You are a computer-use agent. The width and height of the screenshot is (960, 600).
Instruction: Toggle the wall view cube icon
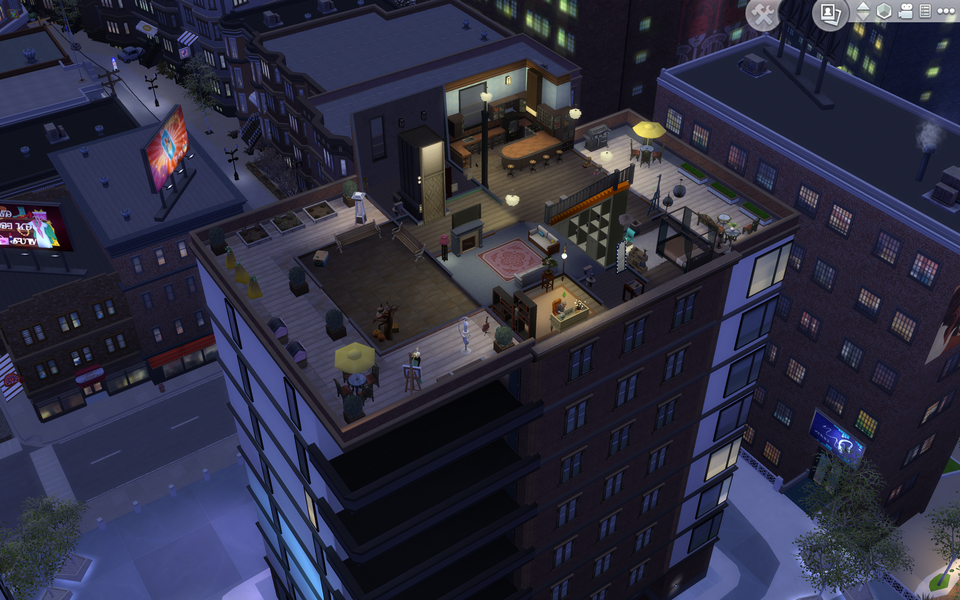[x=884, y=11]
